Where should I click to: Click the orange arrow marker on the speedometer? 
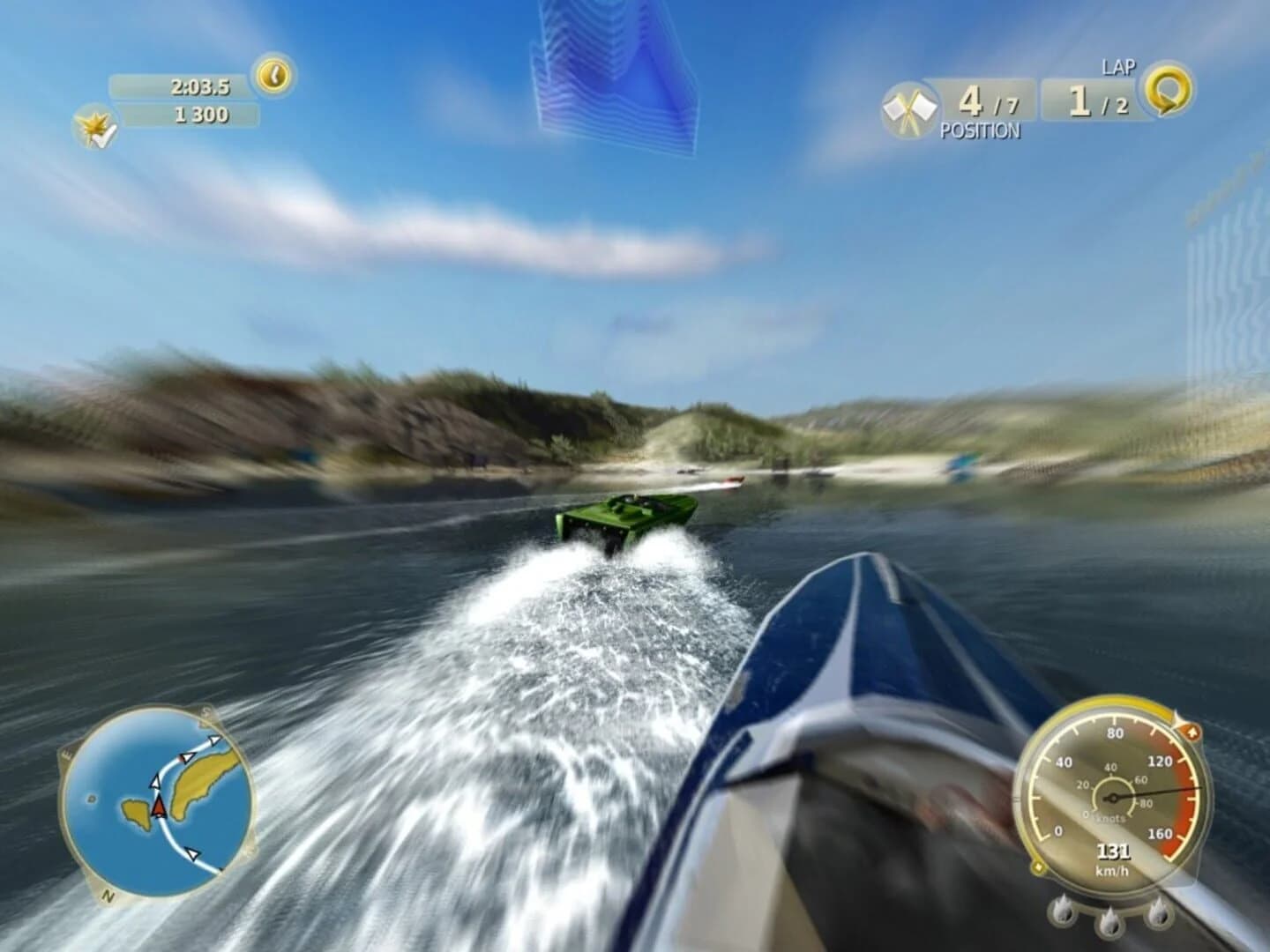[x=1192, y=732]
